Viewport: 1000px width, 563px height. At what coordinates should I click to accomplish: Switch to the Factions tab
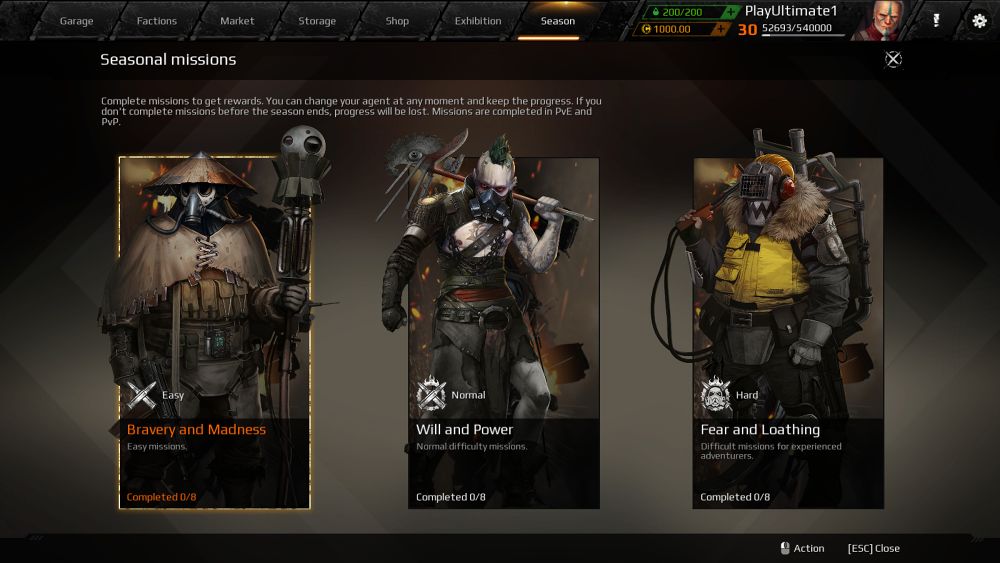pyautogui.click(x=156, y=21)
